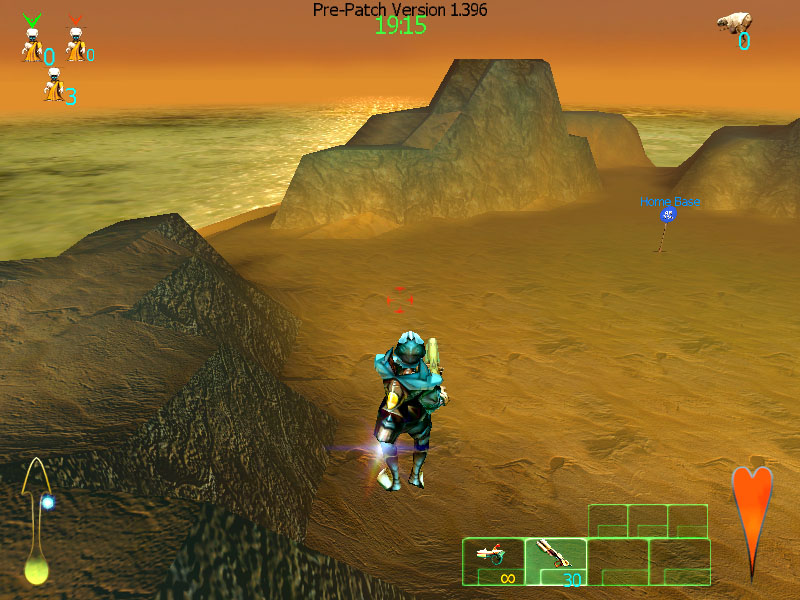Viewport: 800px width, 600px height.
Task: Click the Home Base waypoint marker
Action: (x=668, y=215)
